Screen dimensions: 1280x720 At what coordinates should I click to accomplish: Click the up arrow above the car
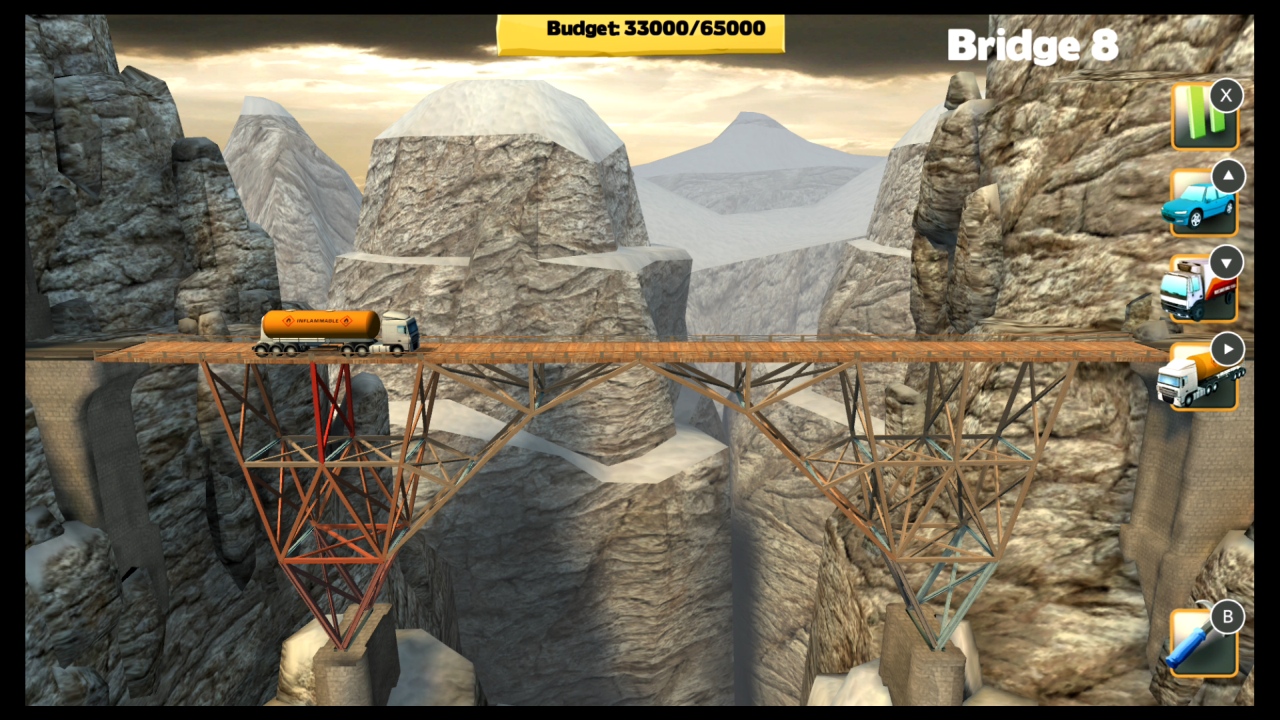pos(1227,176)
